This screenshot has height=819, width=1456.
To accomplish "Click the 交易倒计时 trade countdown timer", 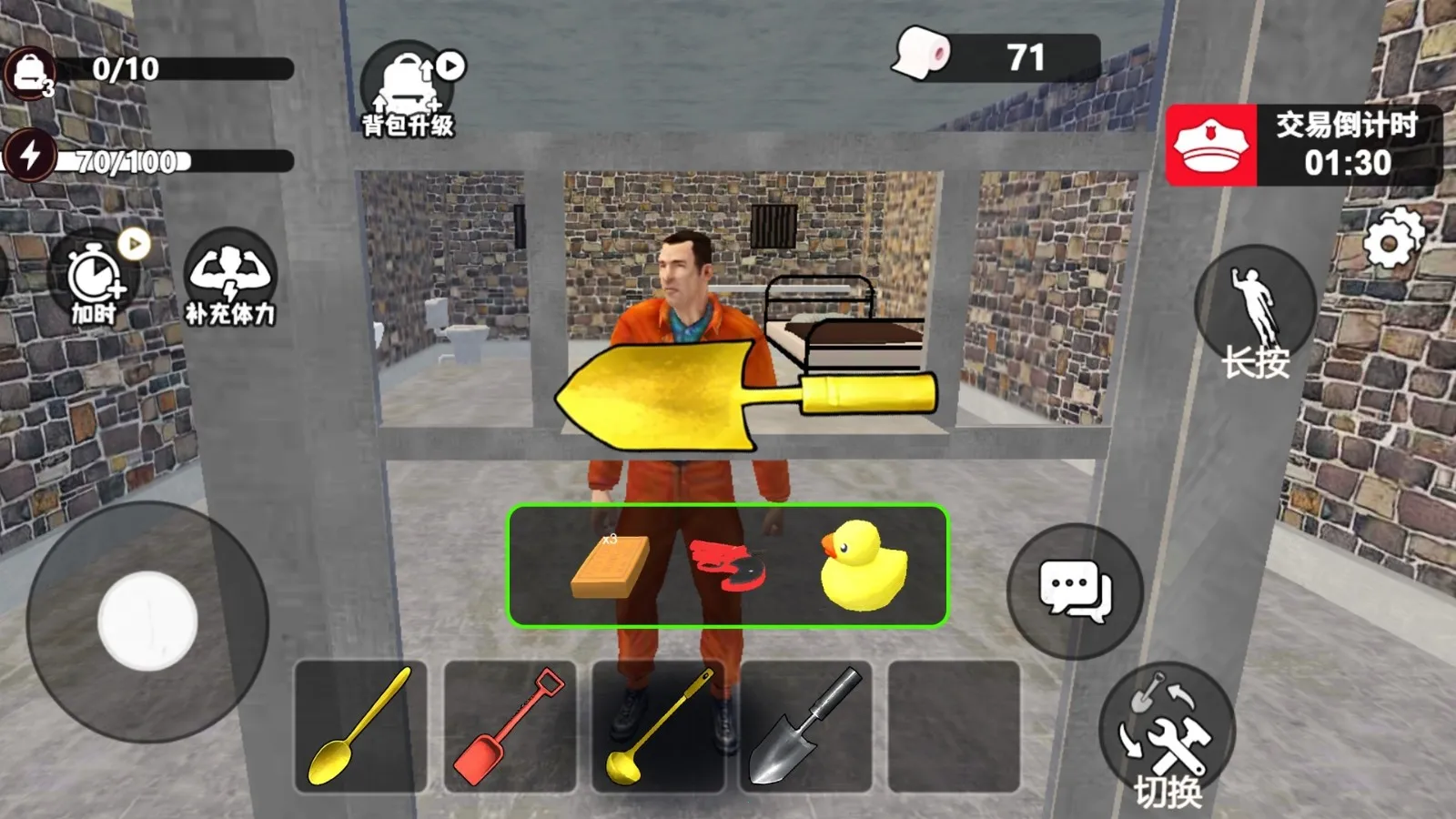I will click(1335, 146).
